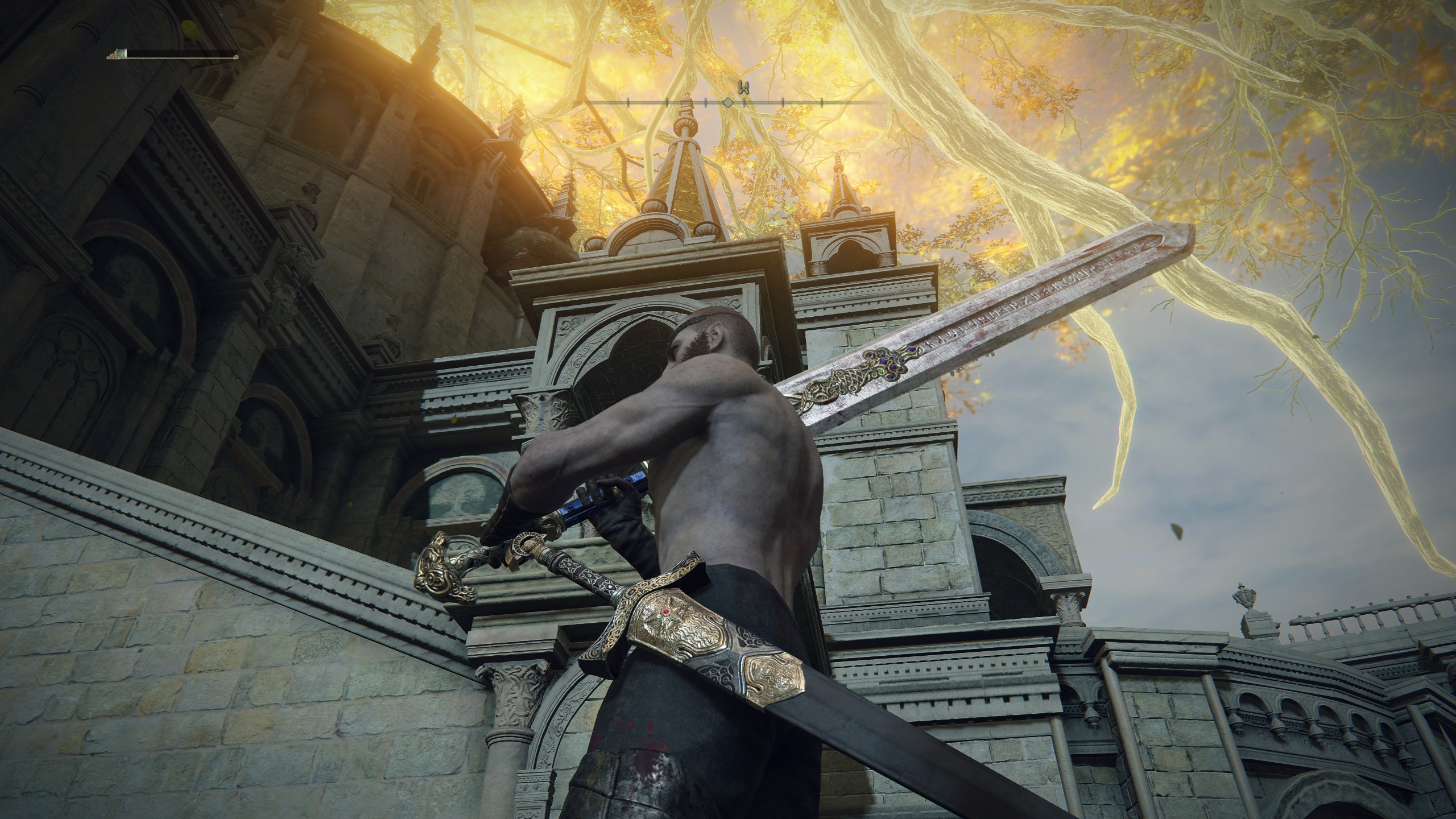The width and height of the screenshot is (1456, 819).
Task: Select the diamond indicator on the compass bar
Action: [x=728, y=104]
